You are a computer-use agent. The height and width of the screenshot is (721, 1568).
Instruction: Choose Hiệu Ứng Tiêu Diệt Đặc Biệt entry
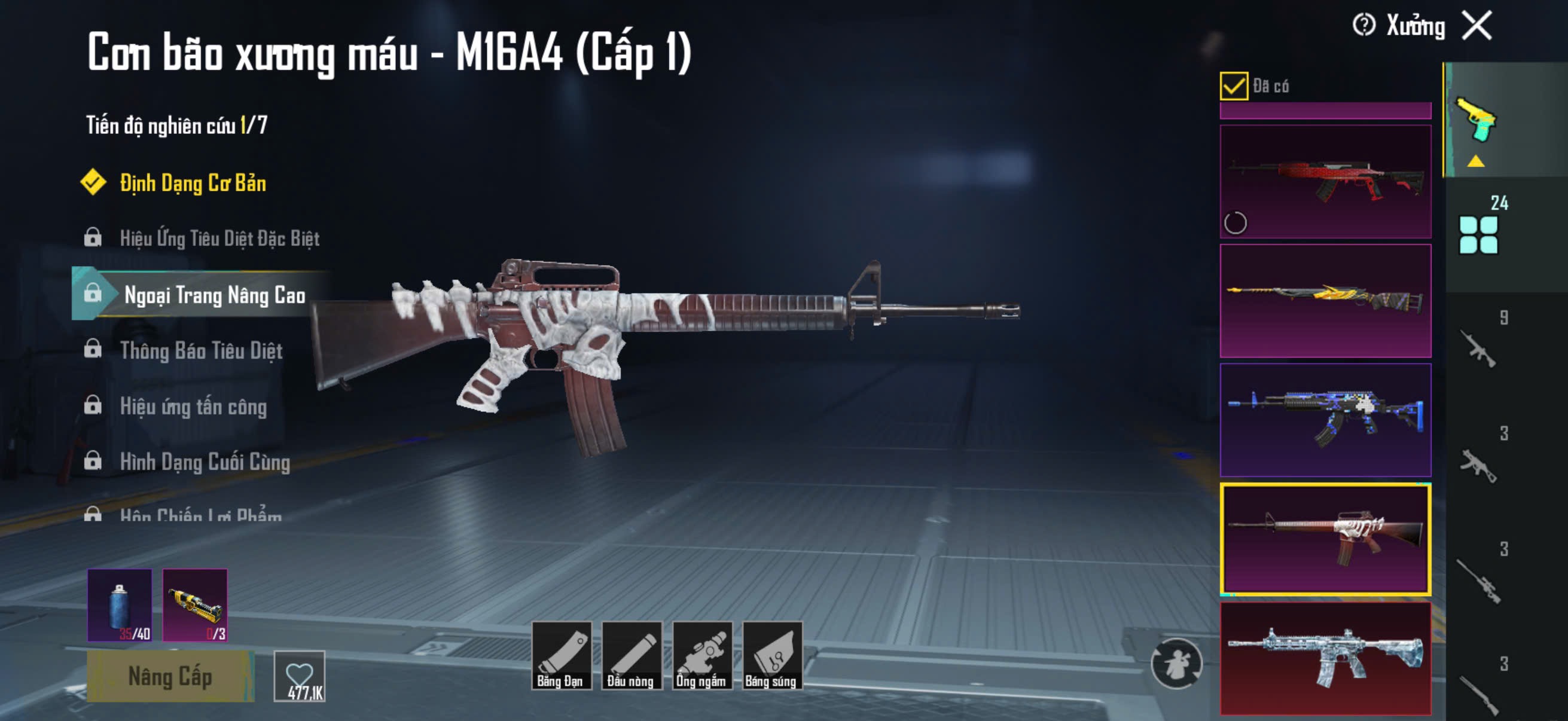[x=219, y=238]
